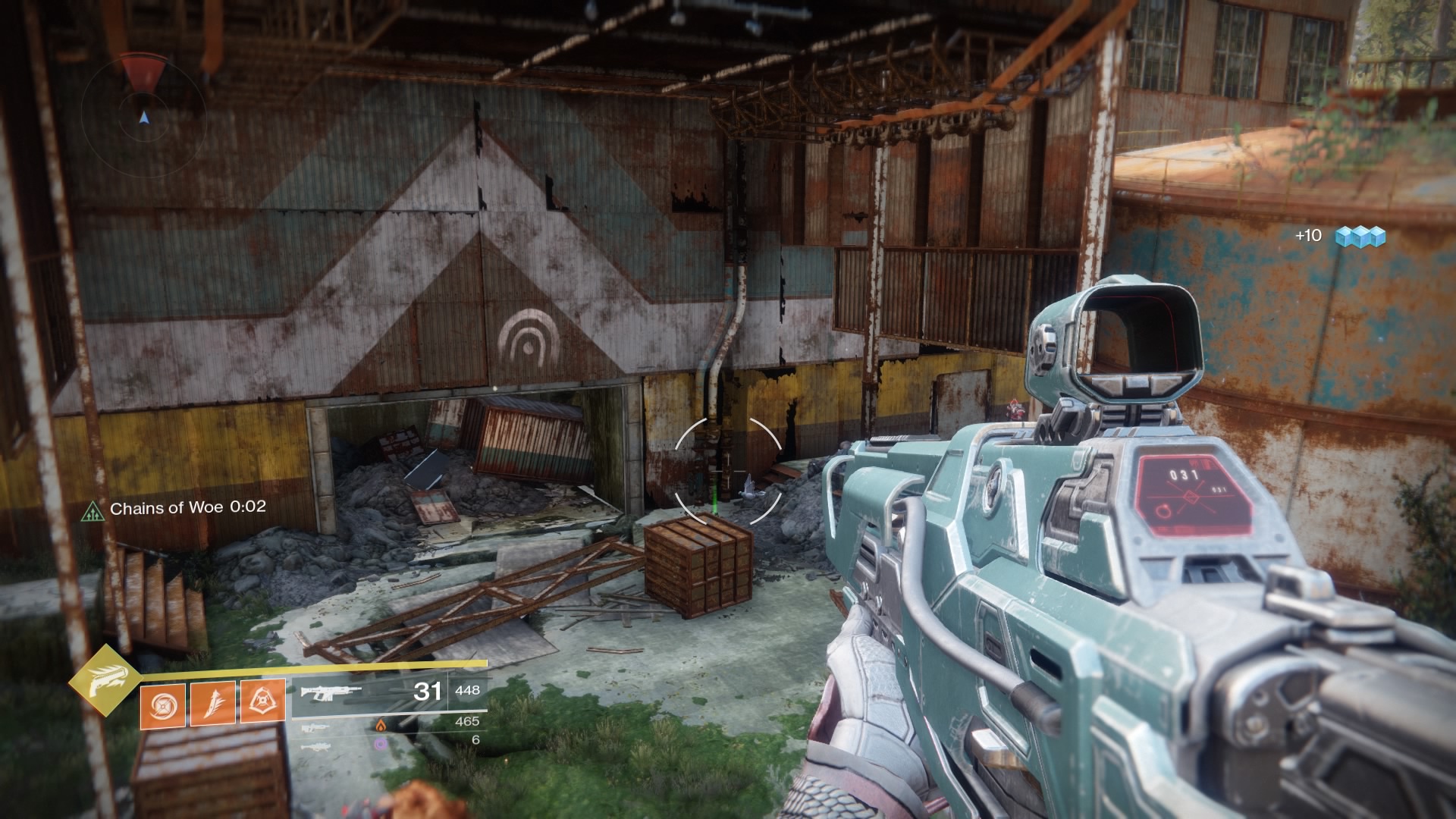Use the swirl grenade ability icon
Screen dimensions: 1456x819
[162, 701]
